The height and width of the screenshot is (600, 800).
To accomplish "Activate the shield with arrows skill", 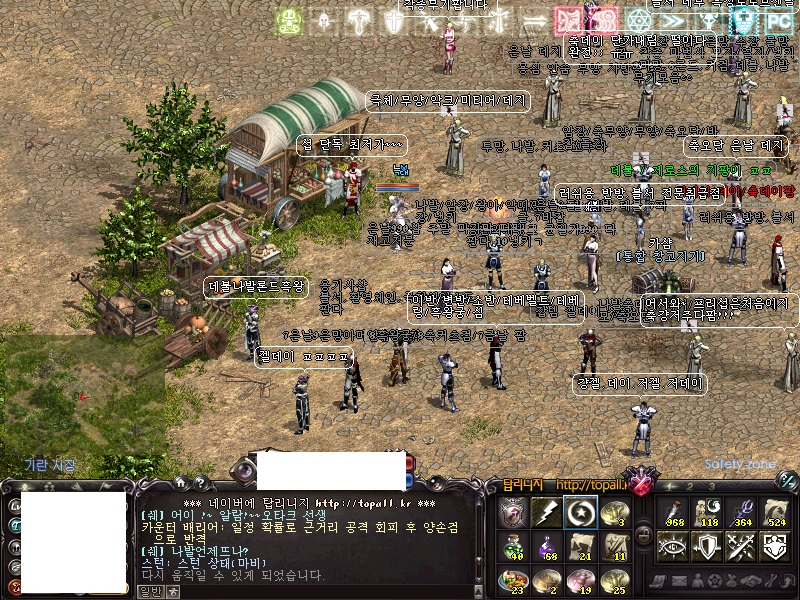I will (707, 546).
